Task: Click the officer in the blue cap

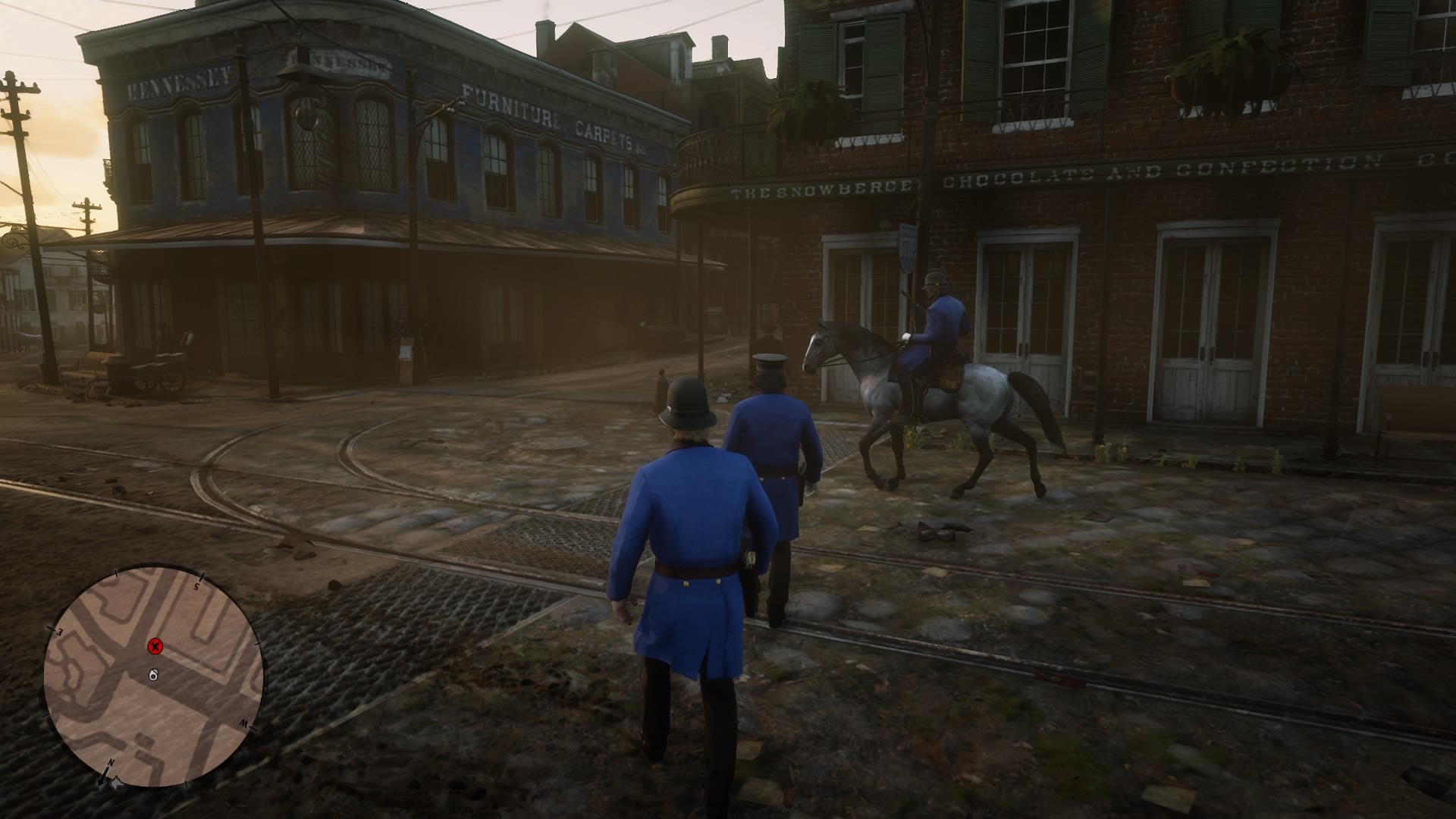Action: (x=773, y=432)
